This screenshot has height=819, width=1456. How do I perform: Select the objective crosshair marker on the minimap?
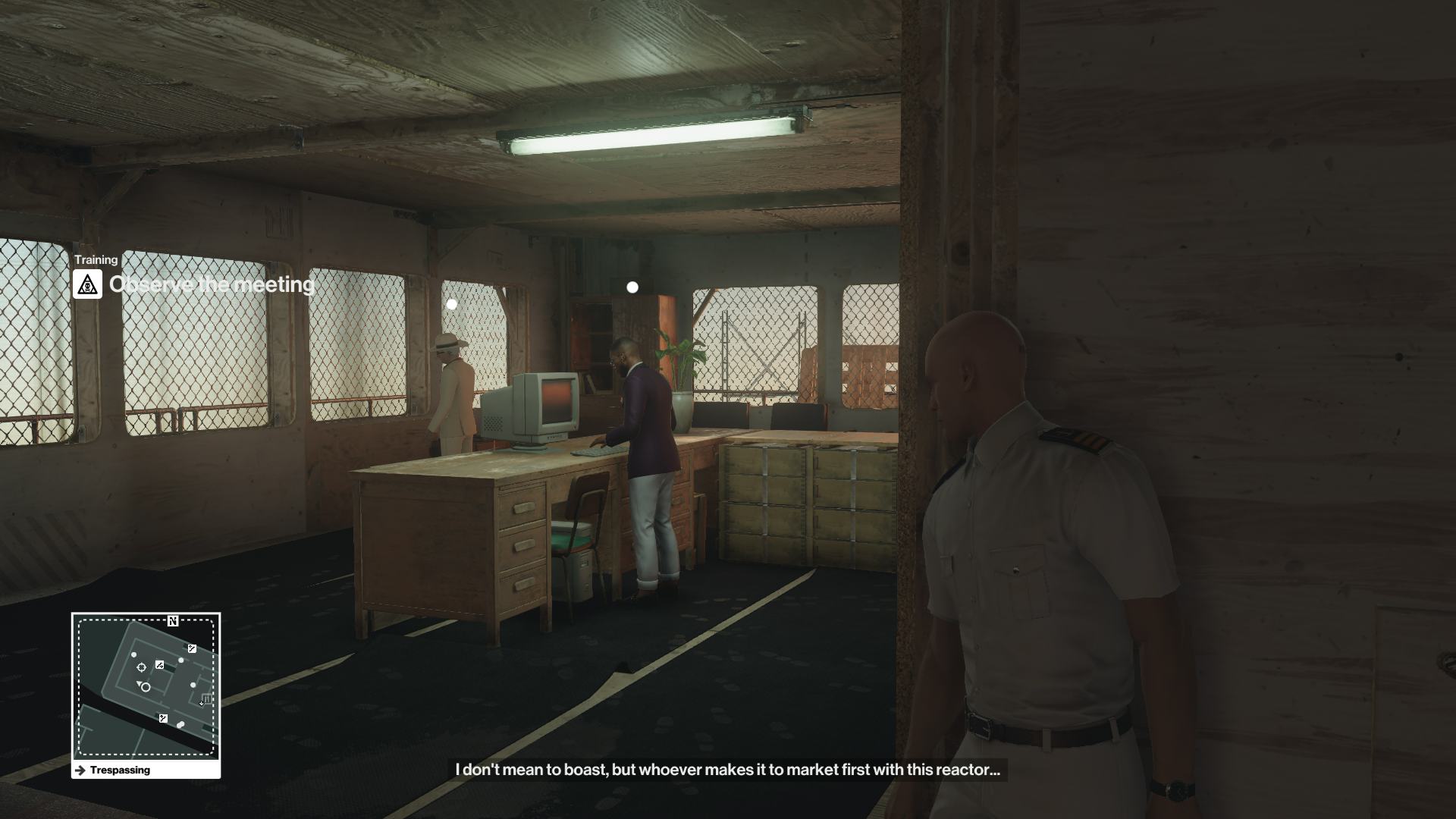tap(142, 667)
